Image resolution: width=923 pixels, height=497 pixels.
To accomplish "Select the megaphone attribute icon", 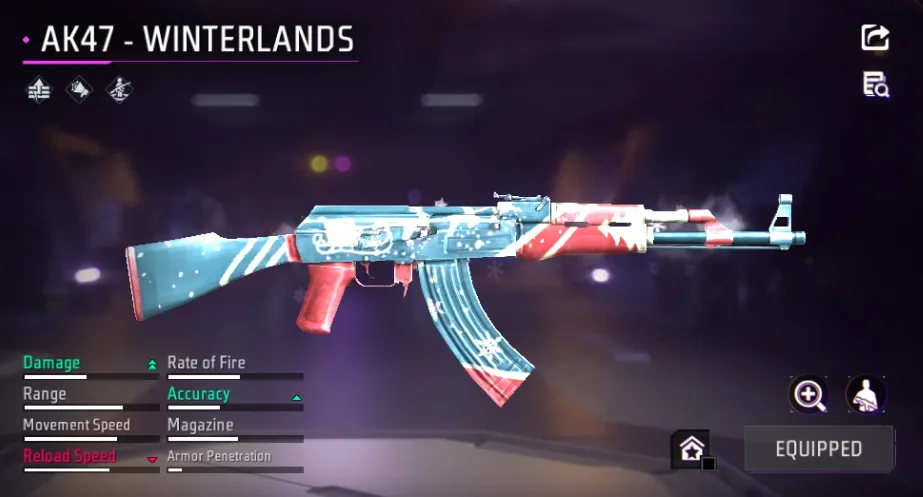I will pyautogui.click(x=79, y=90).
